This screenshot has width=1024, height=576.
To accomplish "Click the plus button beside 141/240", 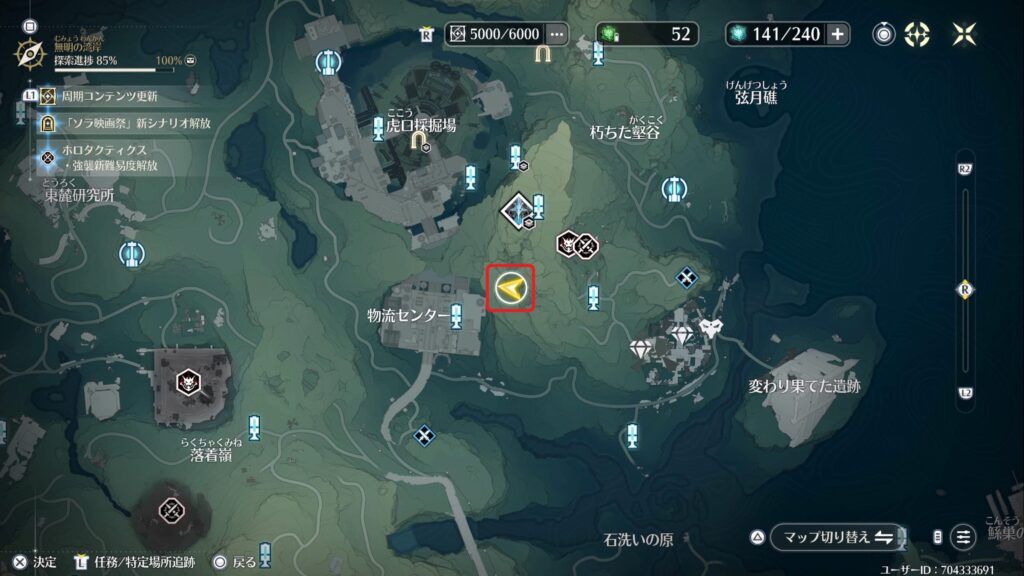I will (837, 34).
